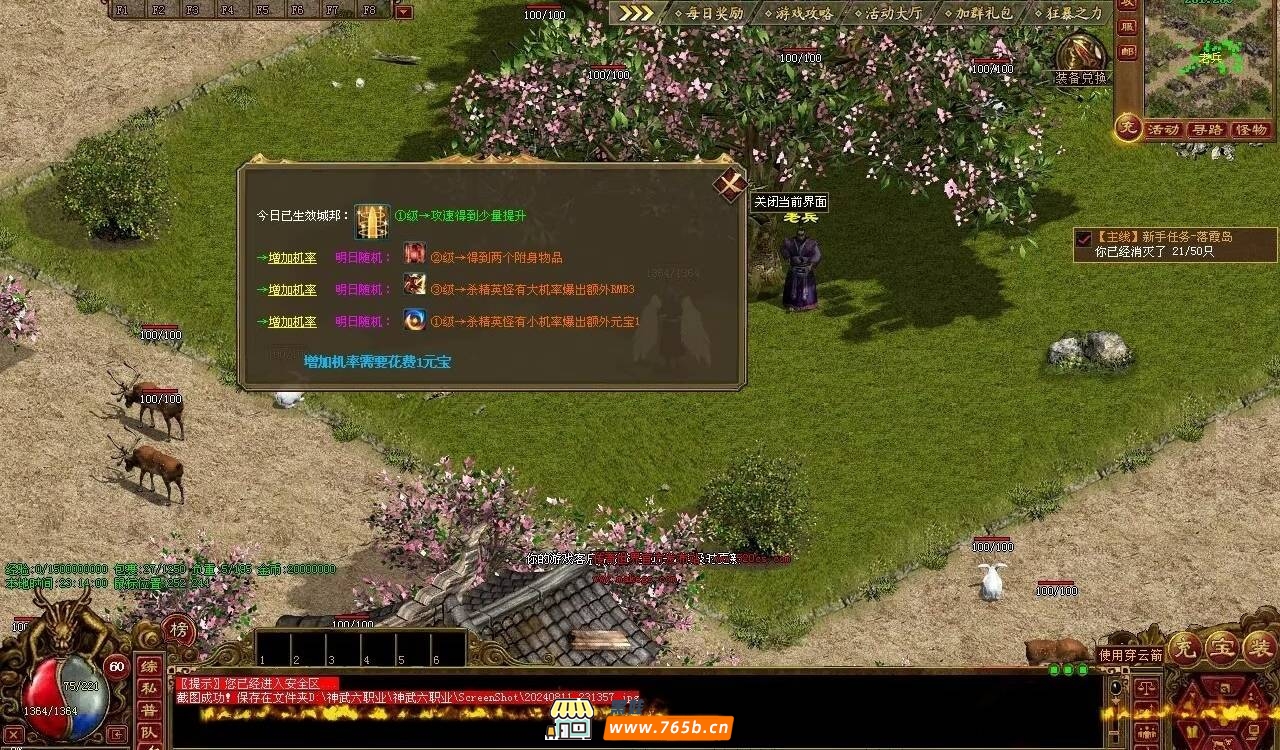Image resolution: width=1280 pixels, height=750 pixels.
Task: Open the 狂暴之力 menu
Action: coord(1067,14)
